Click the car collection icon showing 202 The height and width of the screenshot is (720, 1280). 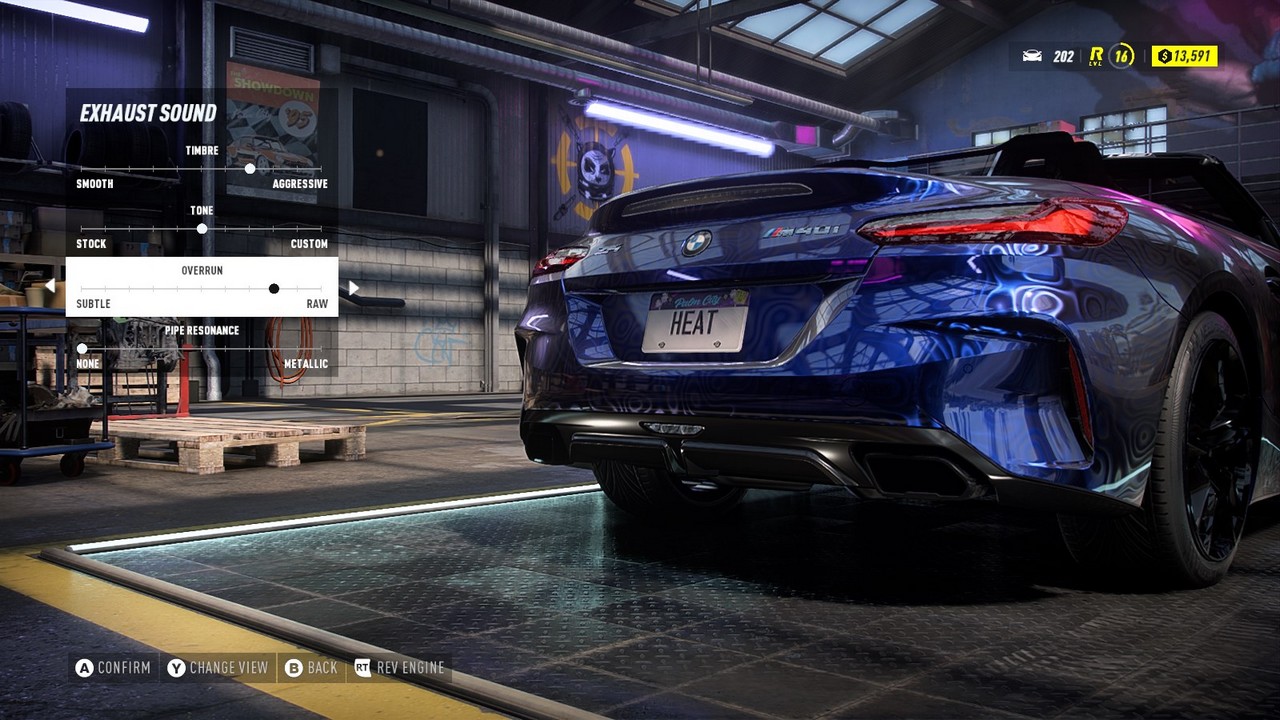tap(1032, 56)
